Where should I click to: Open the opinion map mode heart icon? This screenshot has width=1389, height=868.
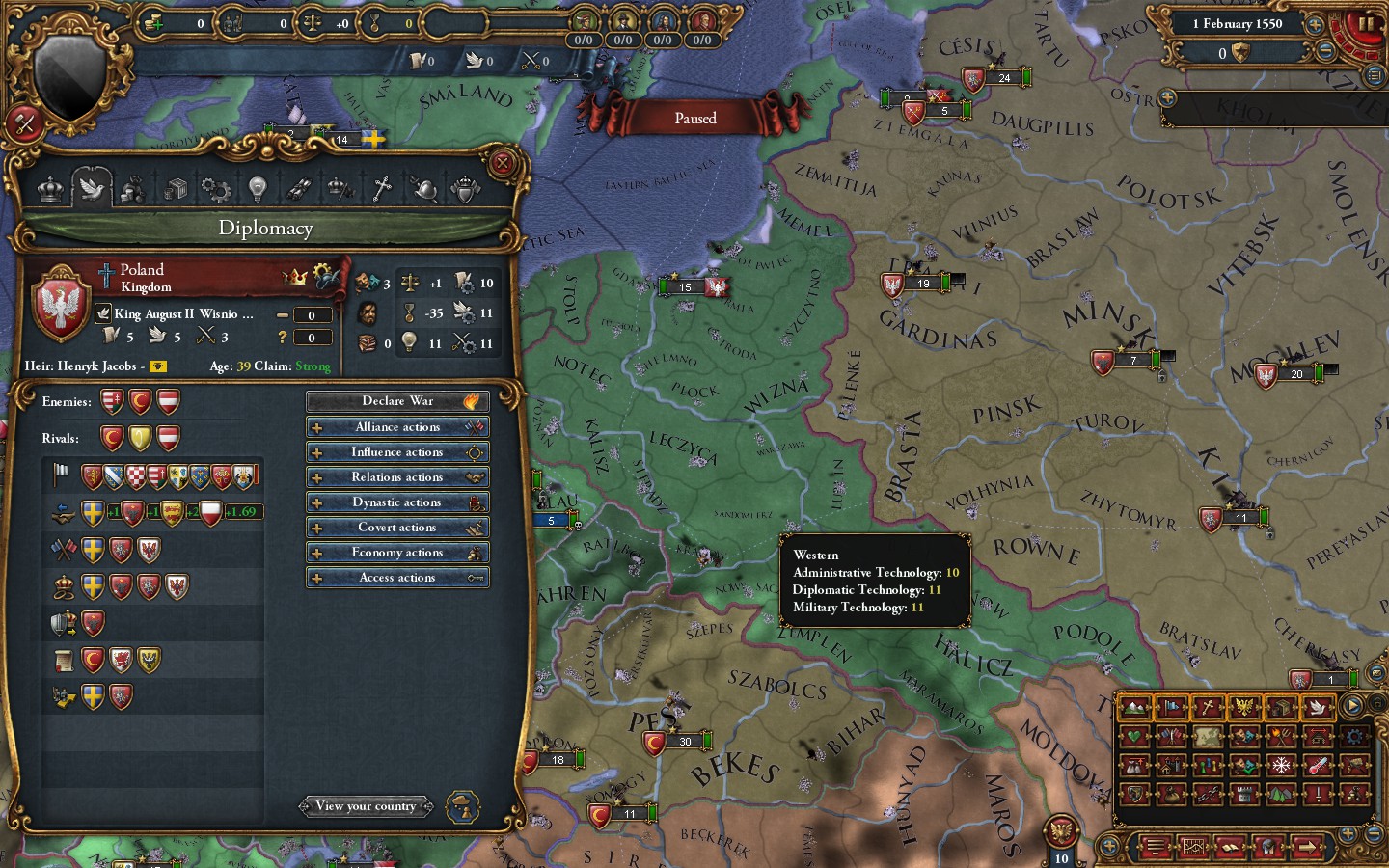tap(1133, 736)
